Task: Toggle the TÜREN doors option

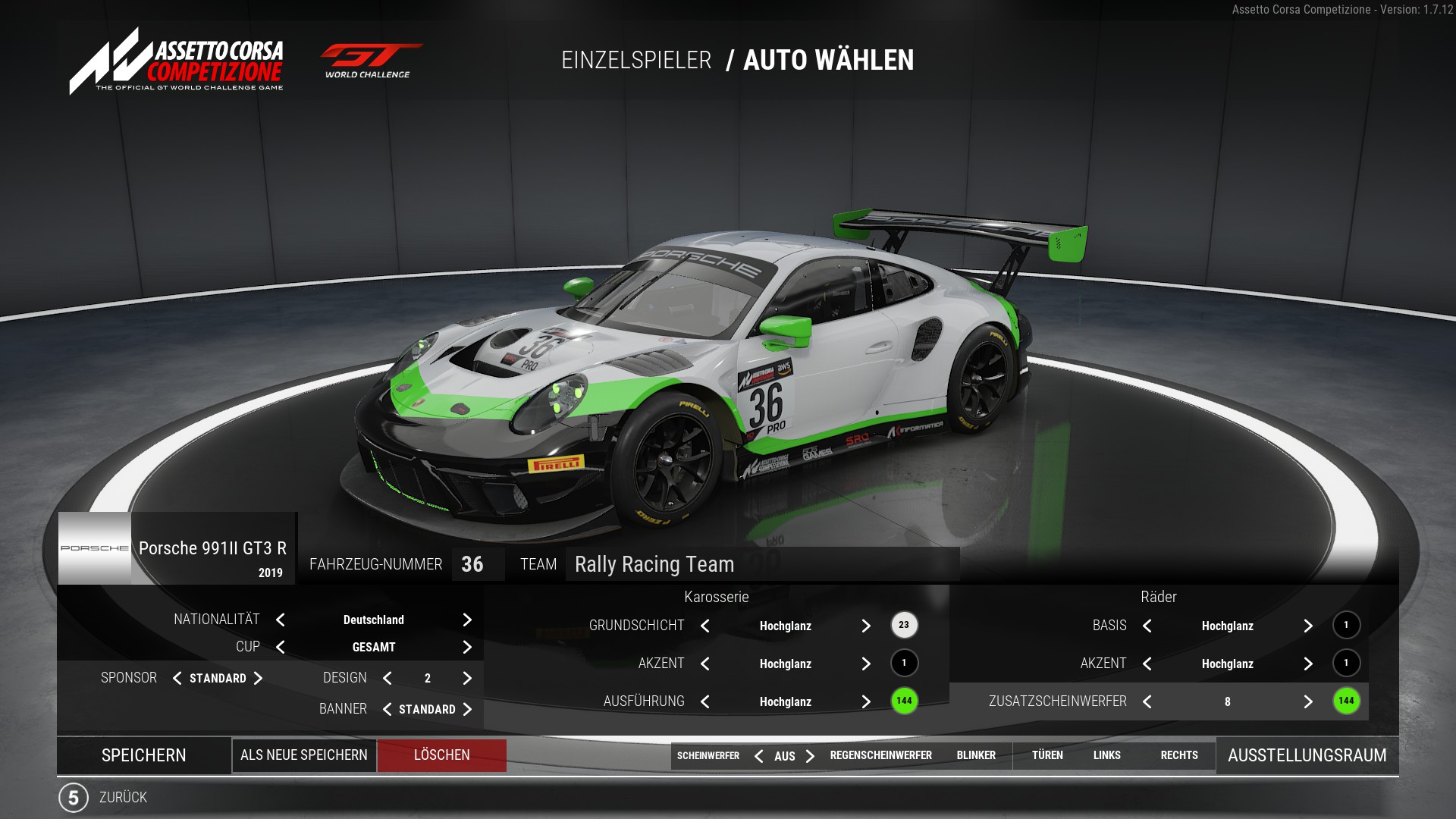Action: pyautogui.click(x=1047, y=755)
